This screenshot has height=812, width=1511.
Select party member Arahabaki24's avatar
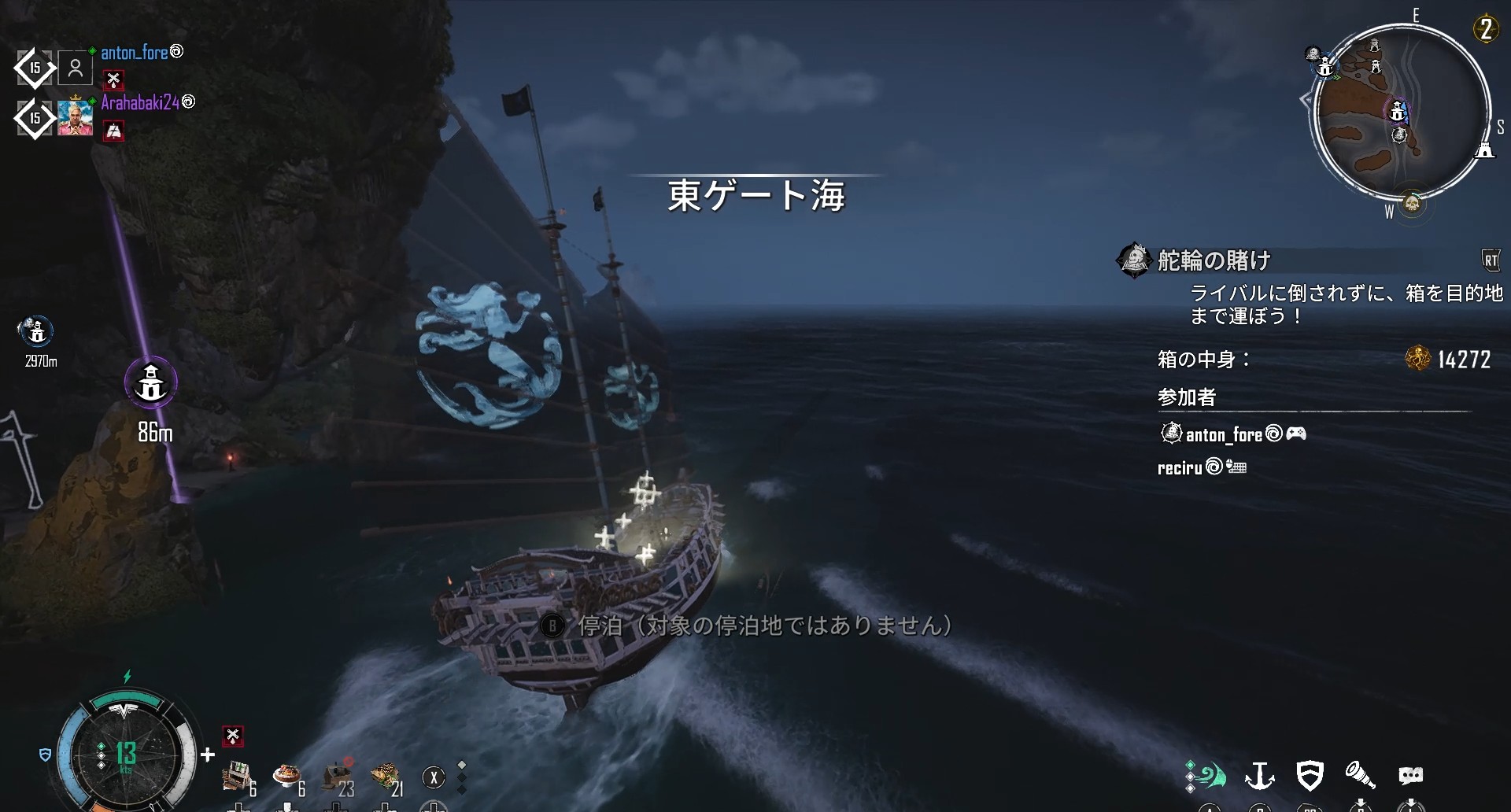[x=76, y=118]
